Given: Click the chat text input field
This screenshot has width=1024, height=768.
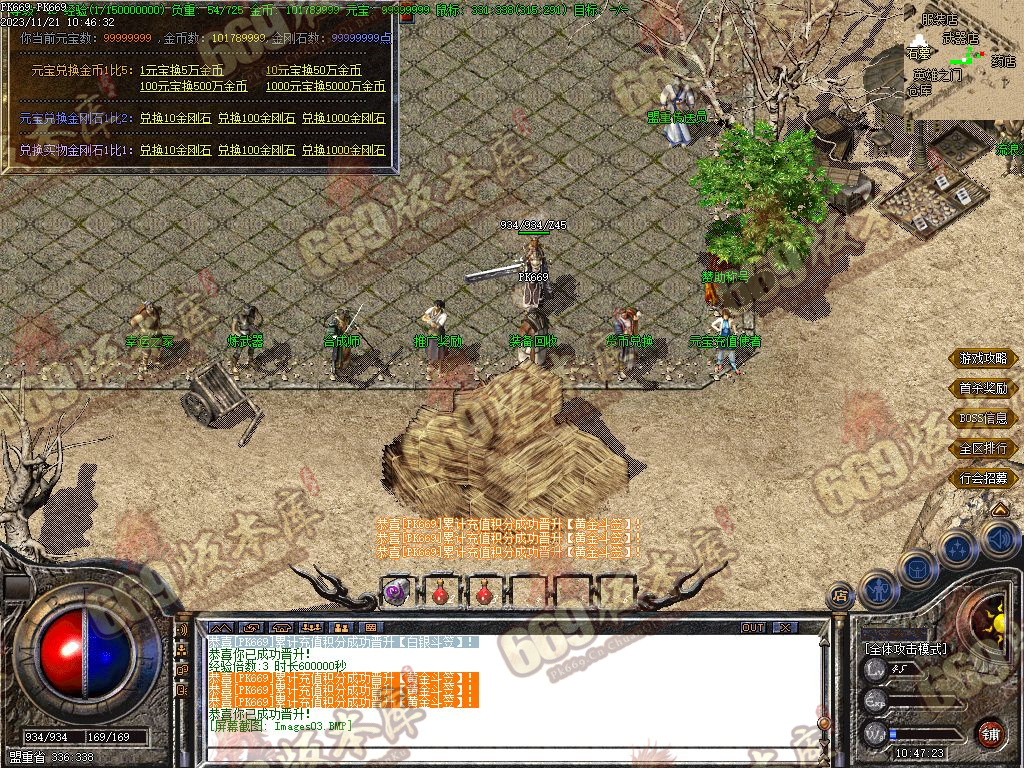Looking at the screenshot, I should (x=500, y=753).
